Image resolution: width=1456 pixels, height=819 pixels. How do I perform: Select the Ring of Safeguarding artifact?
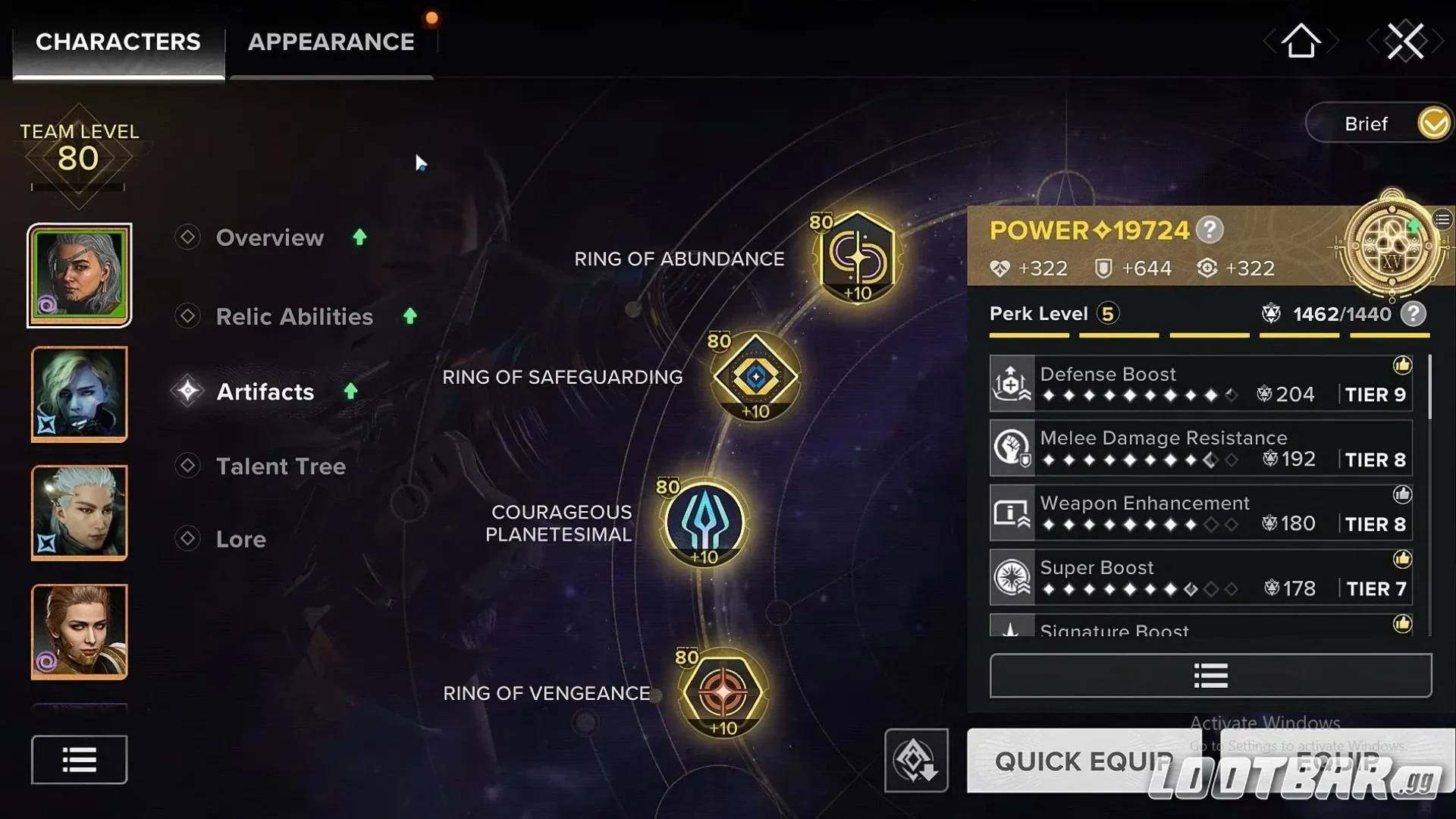pos(754,377)
